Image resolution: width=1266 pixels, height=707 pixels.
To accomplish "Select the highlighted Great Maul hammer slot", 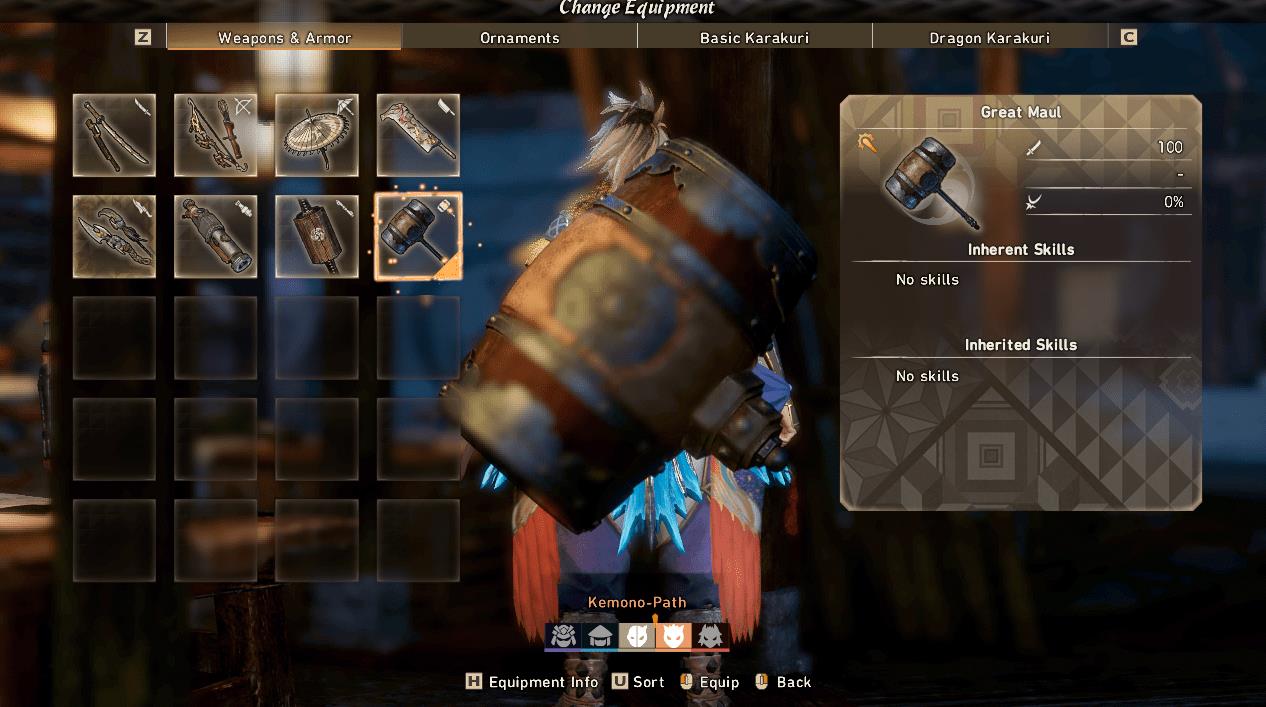I will [418, 236].
